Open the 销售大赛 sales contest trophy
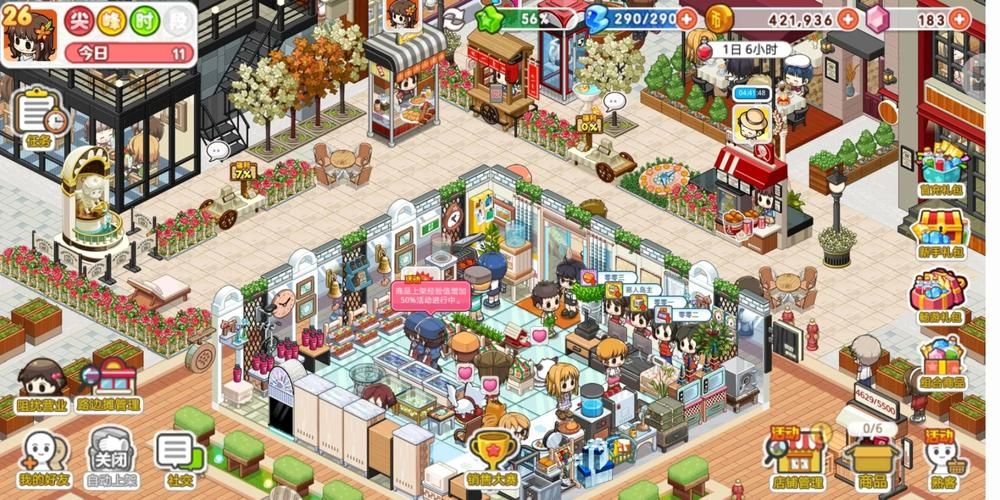Screen dimensions: 1000x500 click(491, 457)
